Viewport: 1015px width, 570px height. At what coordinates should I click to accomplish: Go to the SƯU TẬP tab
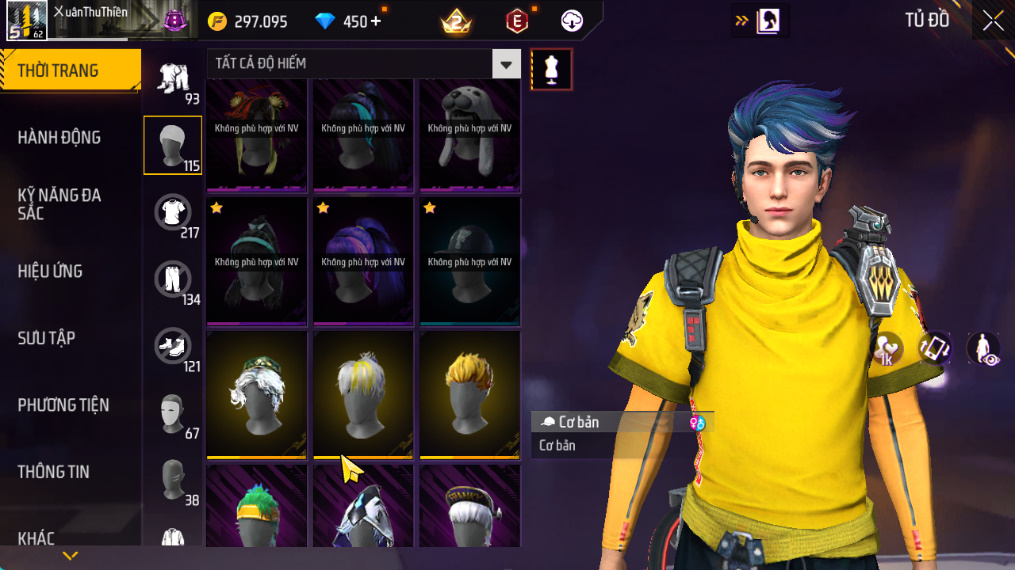tap(47, 338)
